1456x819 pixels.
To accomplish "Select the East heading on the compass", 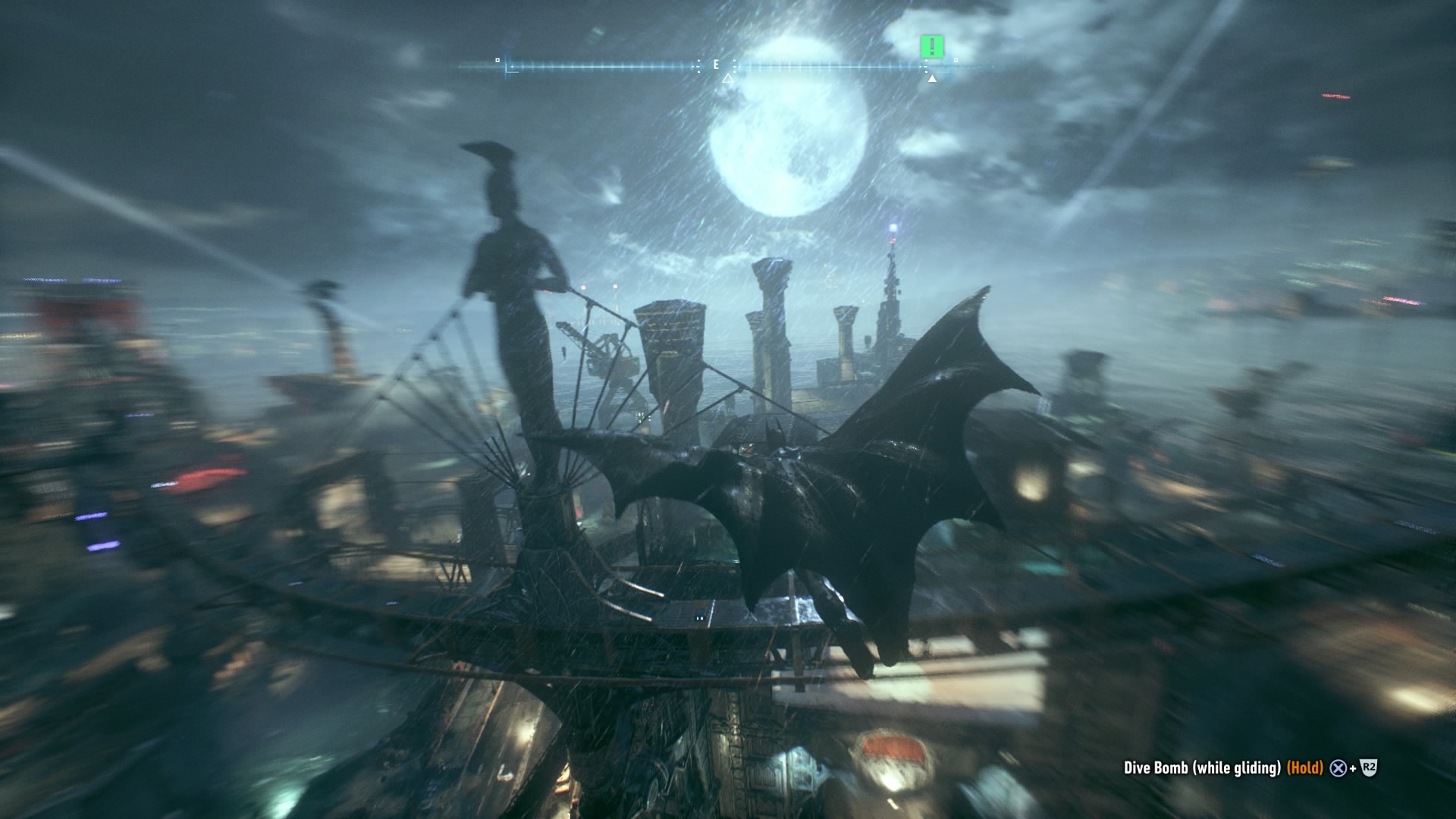I will tap(716, 65).
